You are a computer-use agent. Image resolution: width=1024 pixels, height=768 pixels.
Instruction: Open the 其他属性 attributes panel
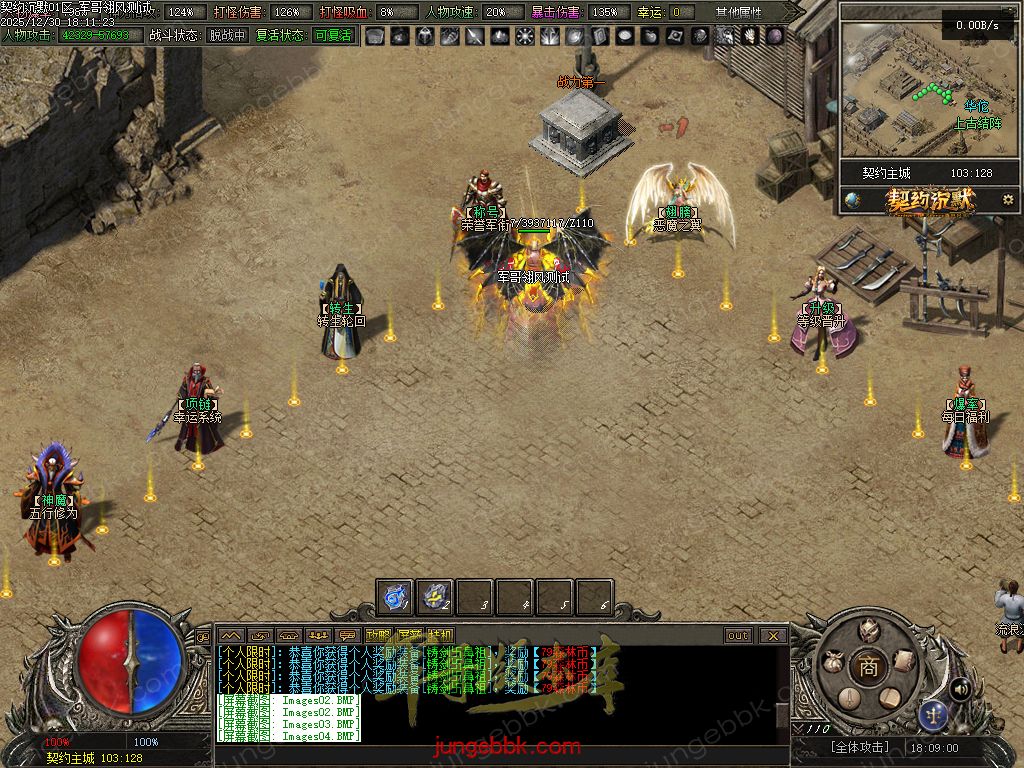(738, 12)
